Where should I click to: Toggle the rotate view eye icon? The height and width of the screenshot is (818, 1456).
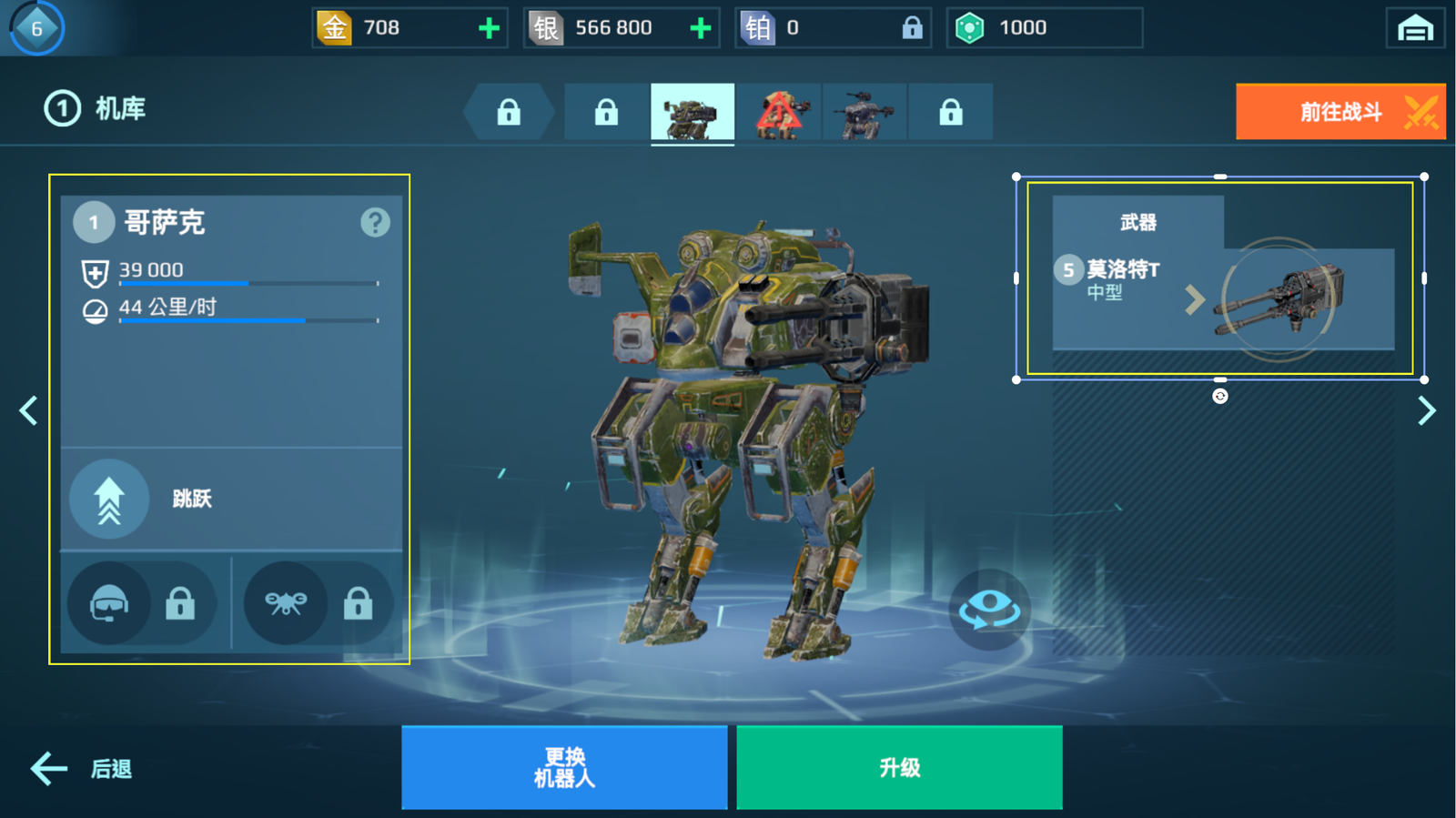pos(990,609)
